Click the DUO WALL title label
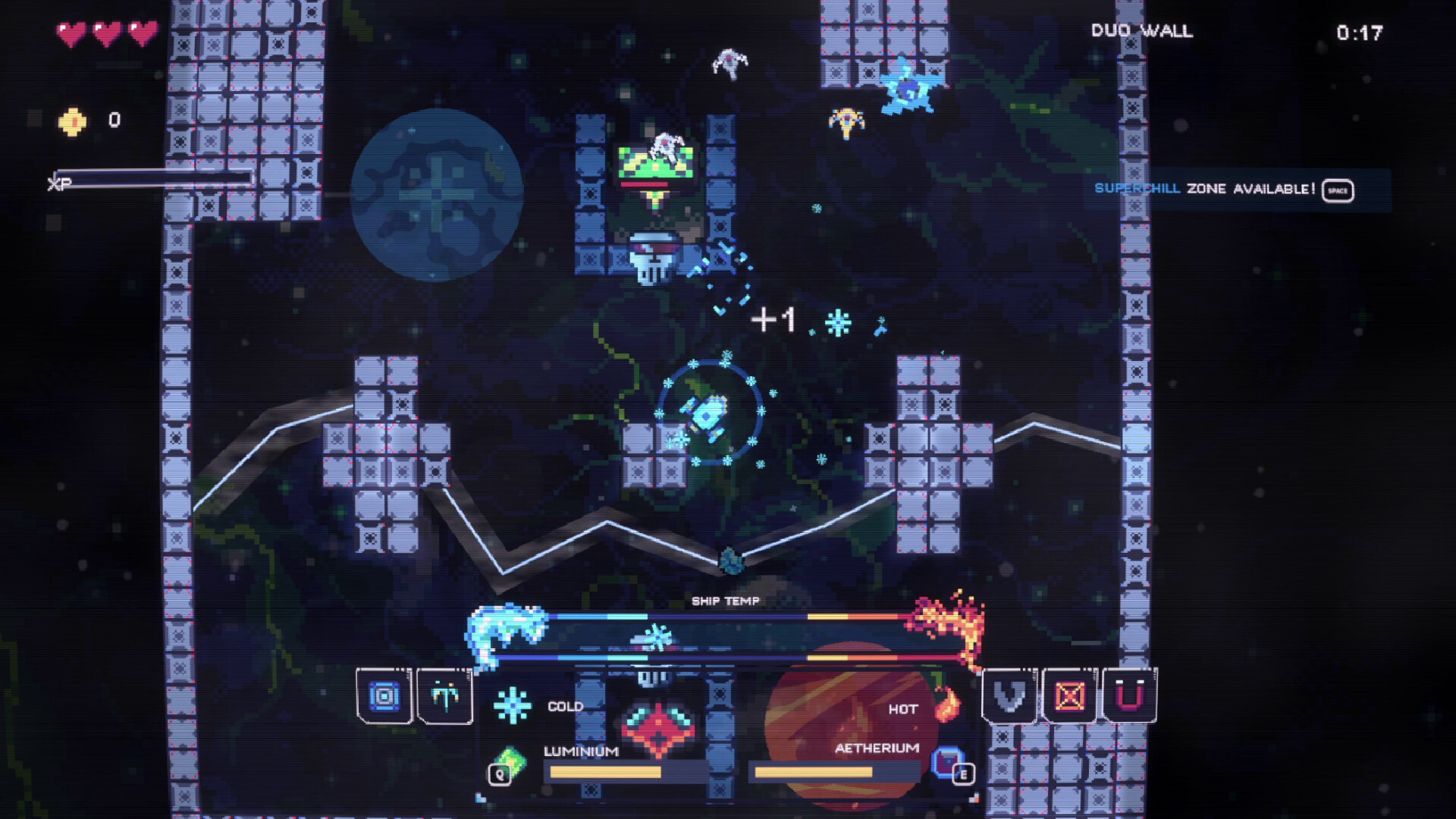1456x819 pixels. pos(1141,32)
